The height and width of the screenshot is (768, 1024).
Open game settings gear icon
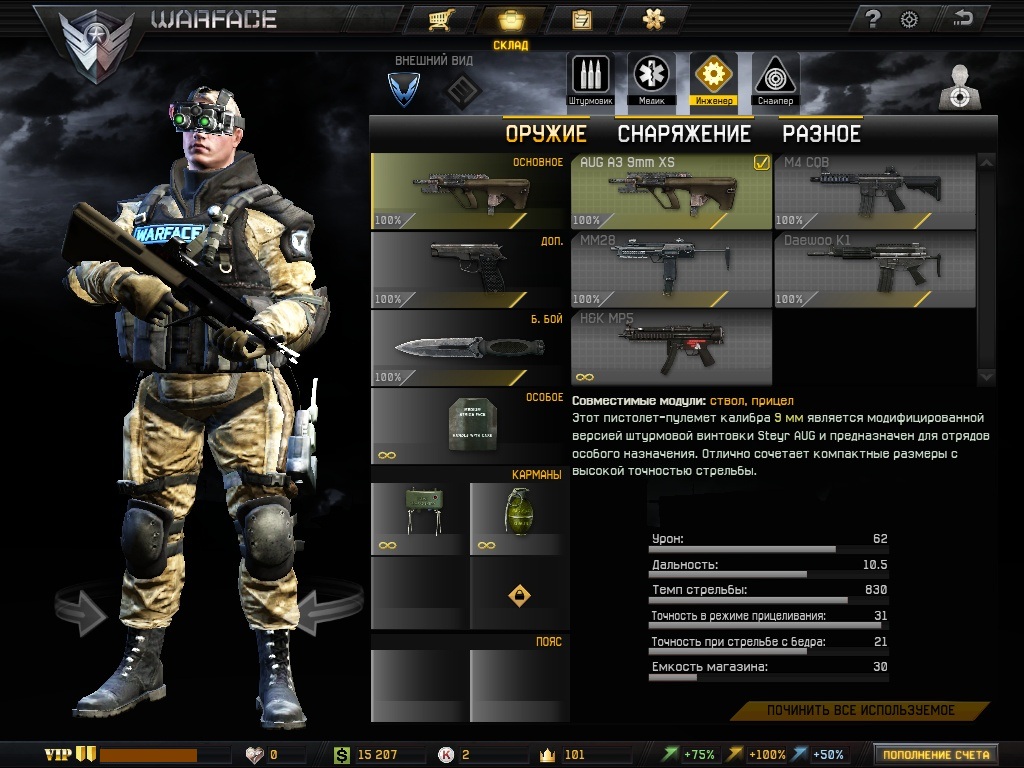tap(909, 18)
